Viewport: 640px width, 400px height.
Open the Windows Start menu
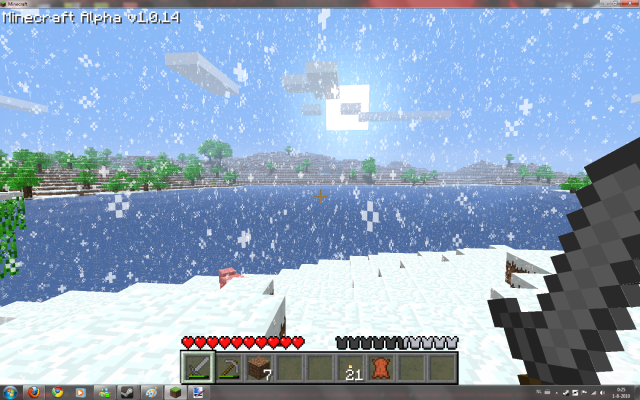click(x=11, y=391)
